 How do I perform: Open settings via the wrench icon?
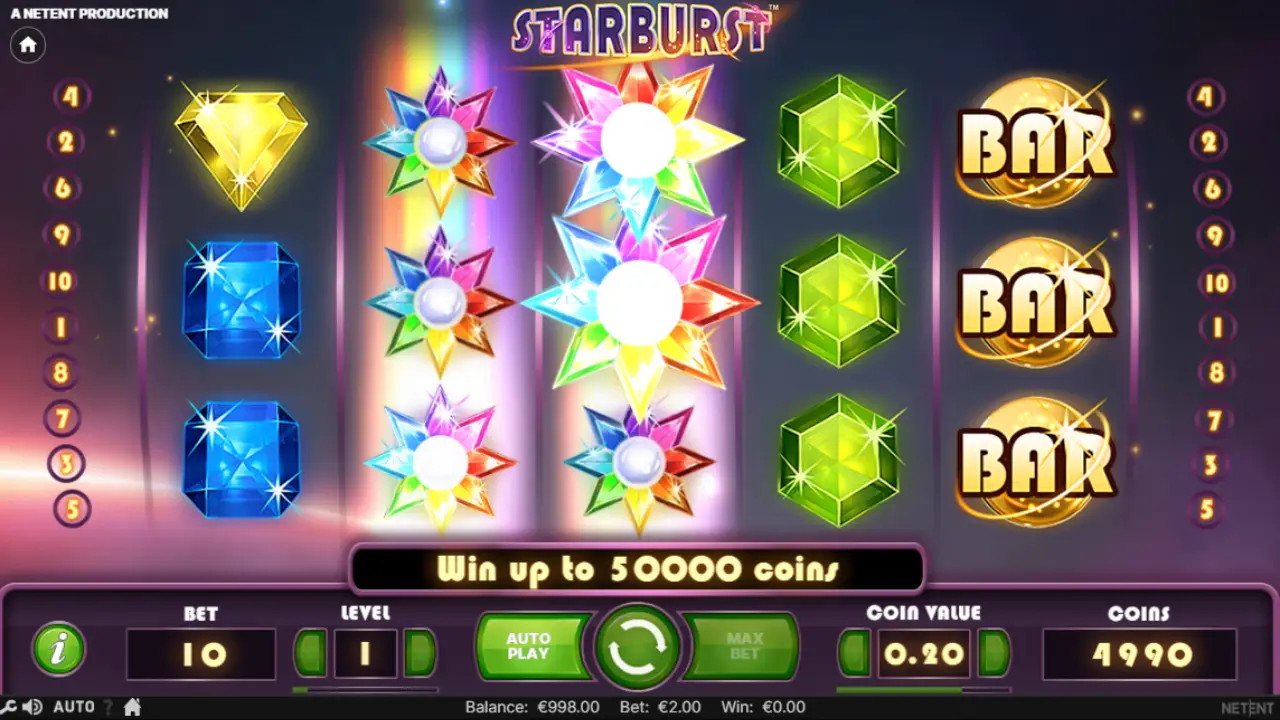pos(8,707)
